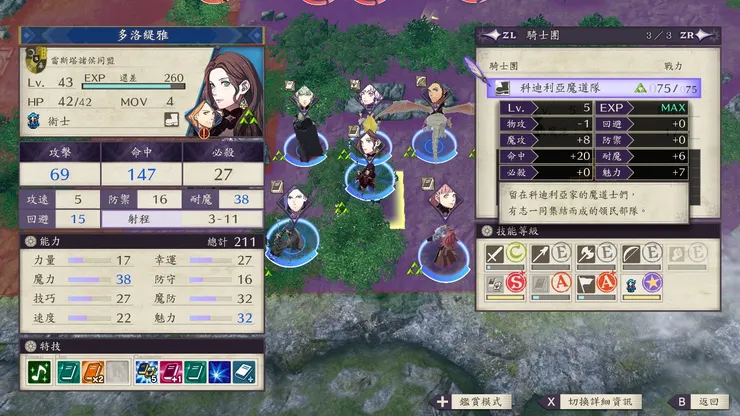Screen dimensions: 740x416
Task: Select the bow skill level slot
Action: (x=642, y=255)
